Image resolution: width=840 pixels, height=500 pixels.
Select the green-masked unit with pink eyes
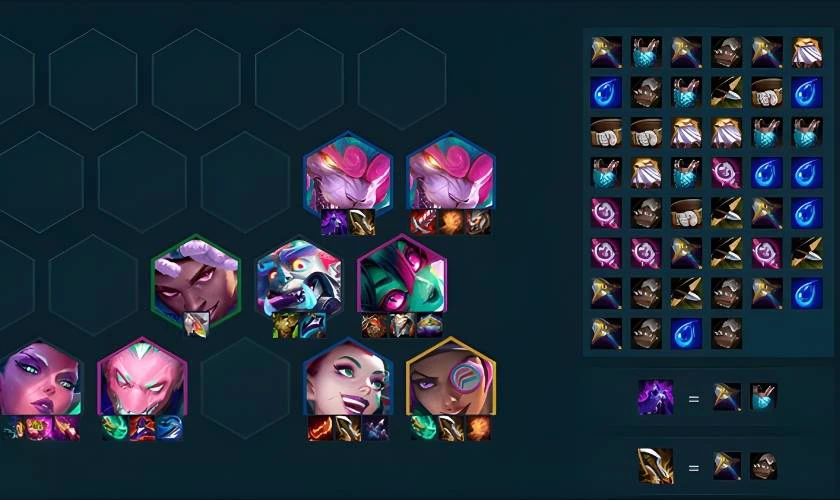click(401, 278)
